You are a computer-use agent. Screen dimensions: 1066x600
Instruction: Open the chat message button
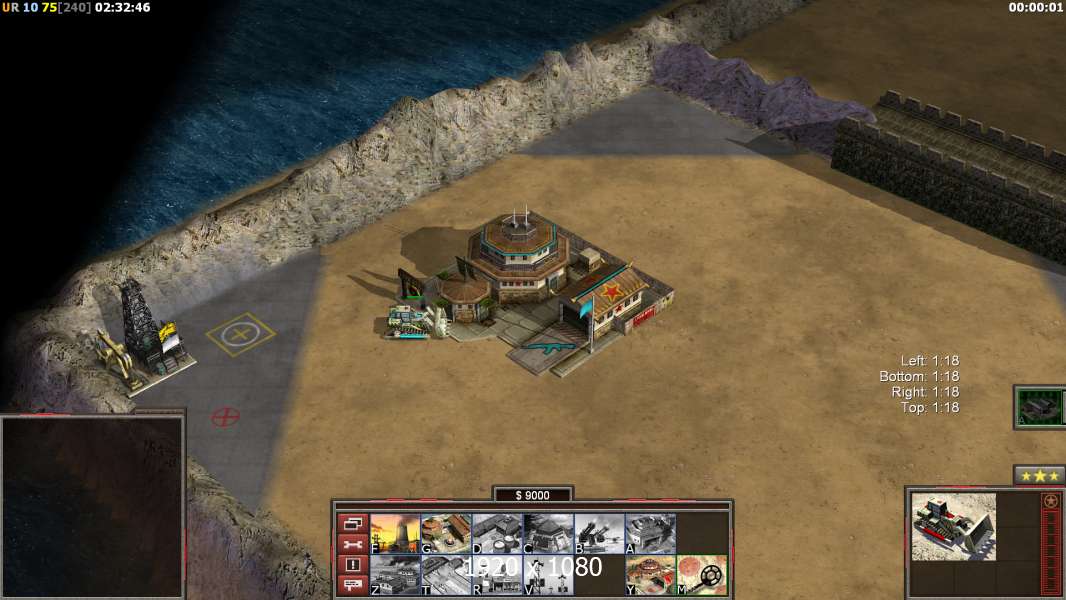pos(352,585)
